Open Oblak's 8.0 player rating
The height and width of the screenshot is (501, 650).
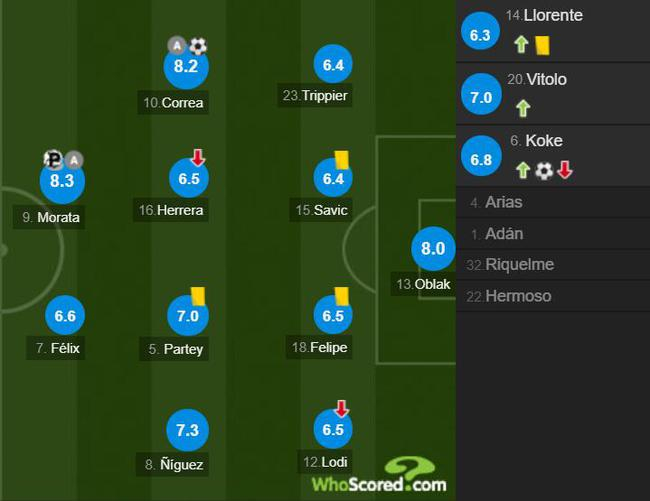pos(433,249)
